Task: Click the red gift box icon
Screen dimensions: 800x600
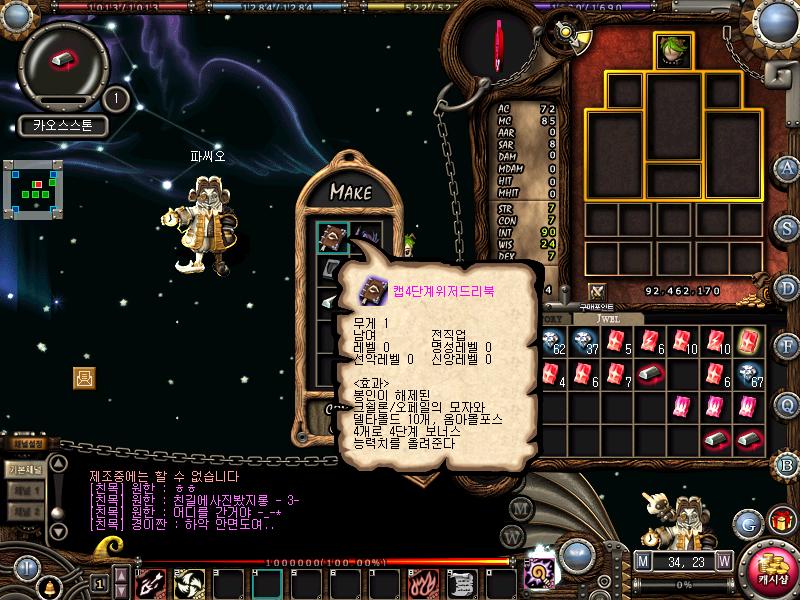Action: pos(780,522)
